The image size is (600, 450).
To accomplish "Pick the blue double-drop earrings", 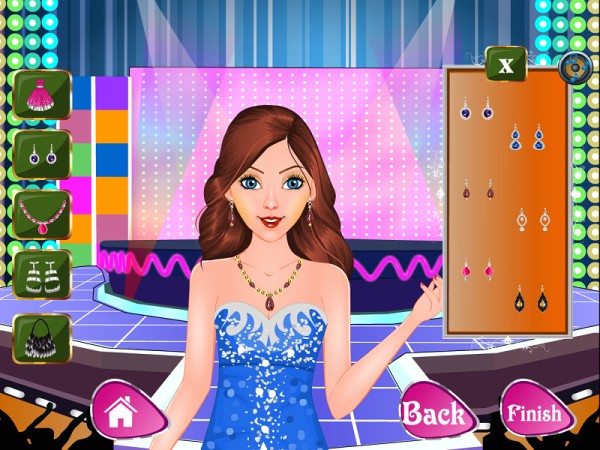I will [x=526, y=137].
